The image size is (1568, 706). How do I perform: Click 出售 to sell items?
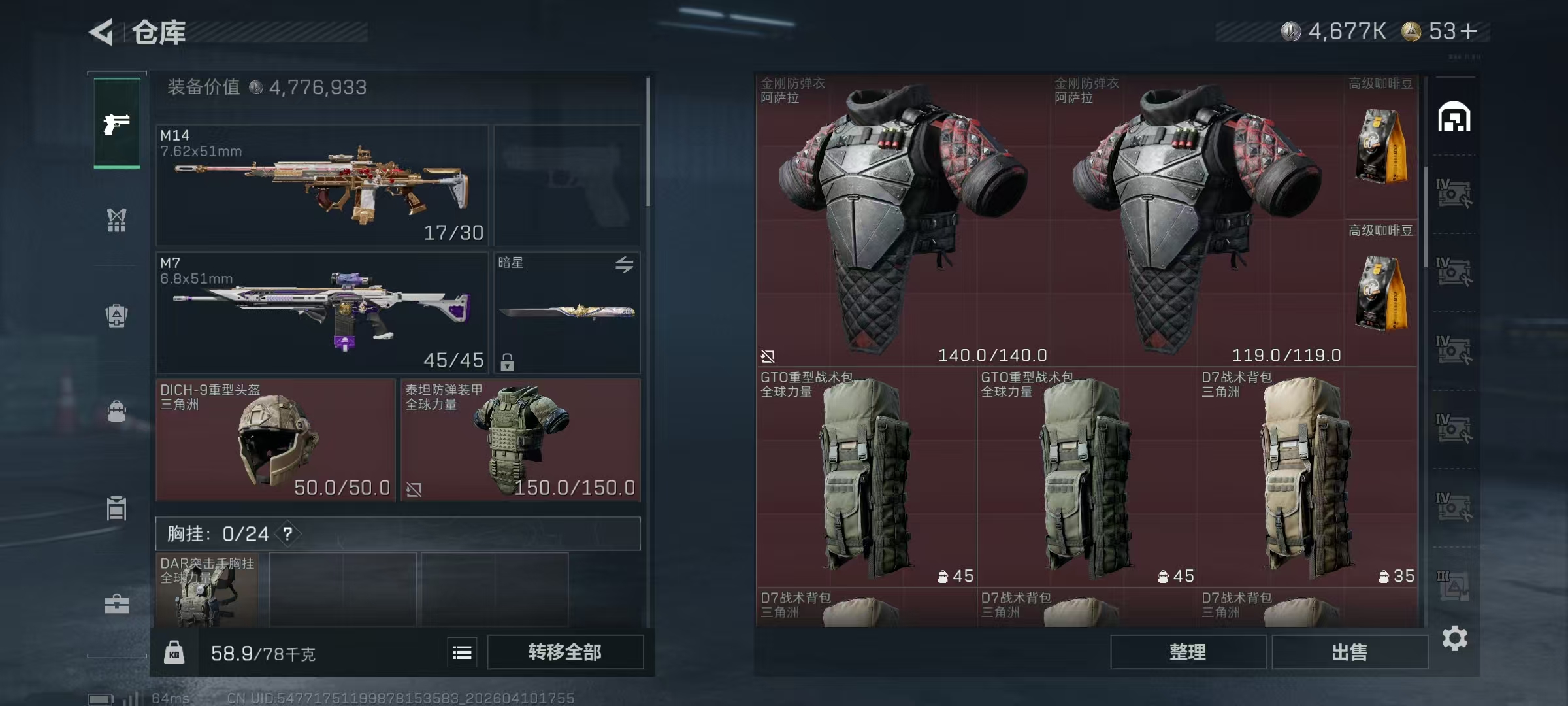coord(1349,652)
